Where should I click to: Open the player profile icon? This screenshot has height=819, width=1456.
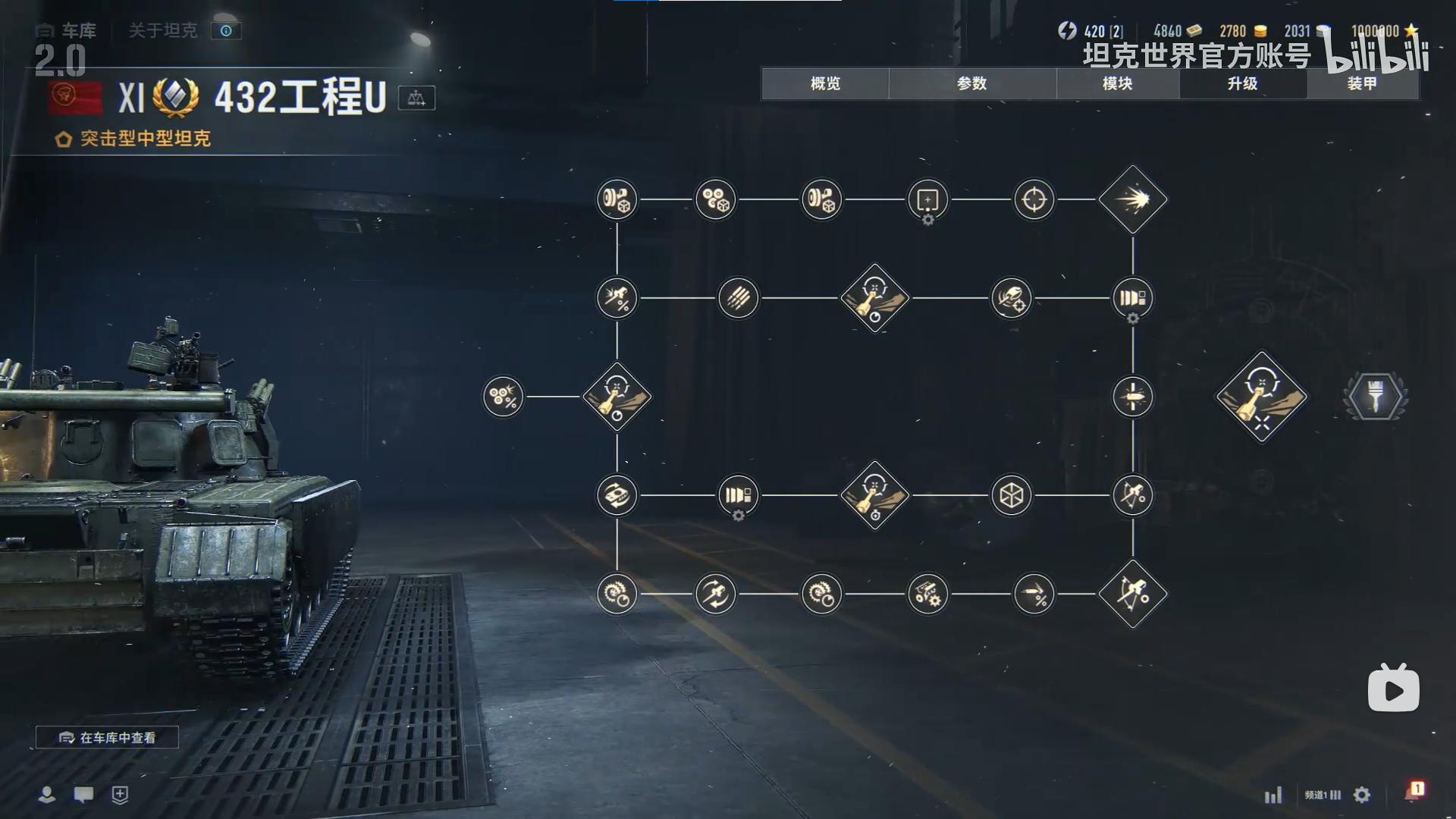click(x=47, y=794)
